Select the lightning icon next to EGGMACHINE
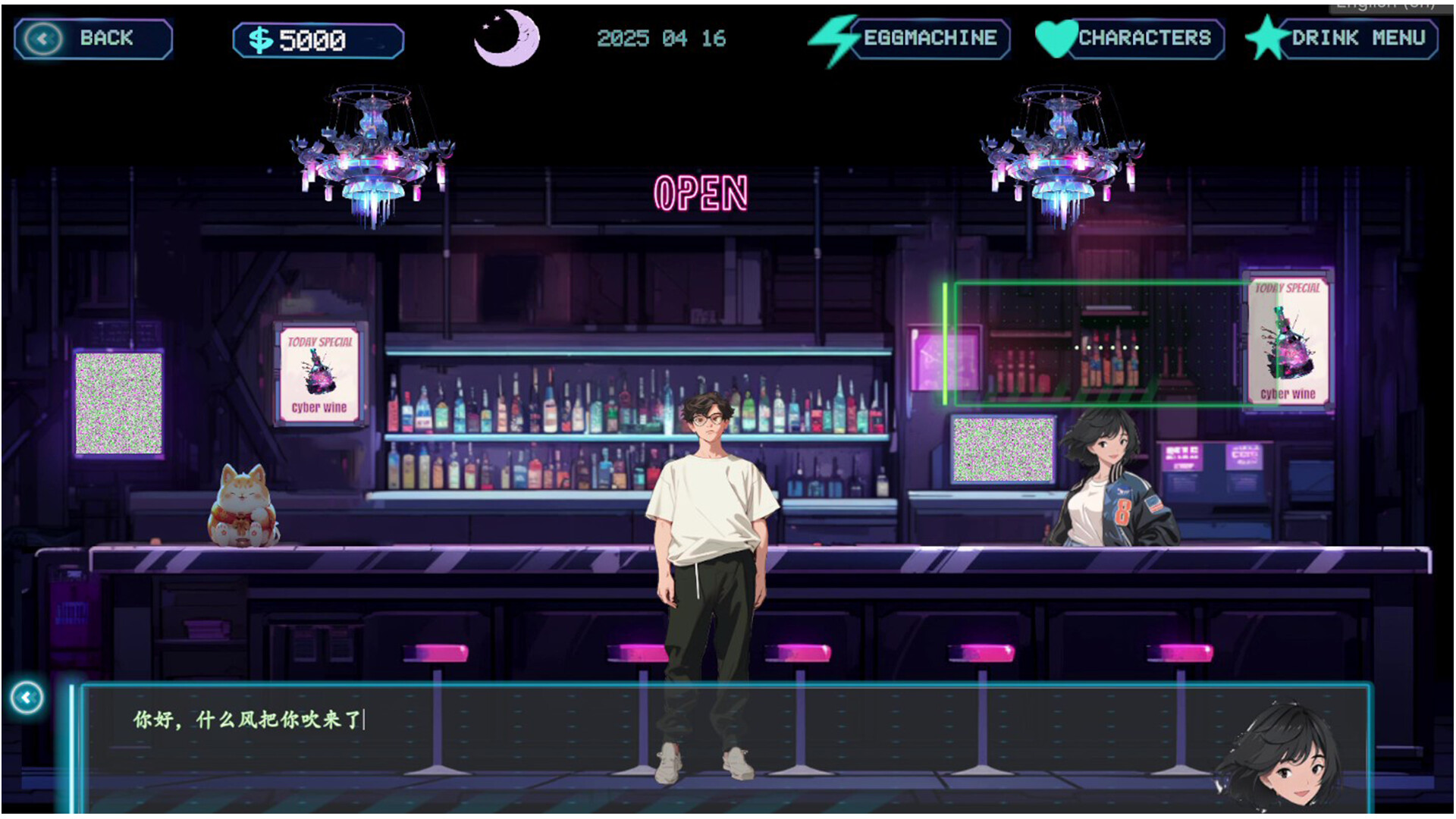The image size is (1456, 819). pos(833,38)
